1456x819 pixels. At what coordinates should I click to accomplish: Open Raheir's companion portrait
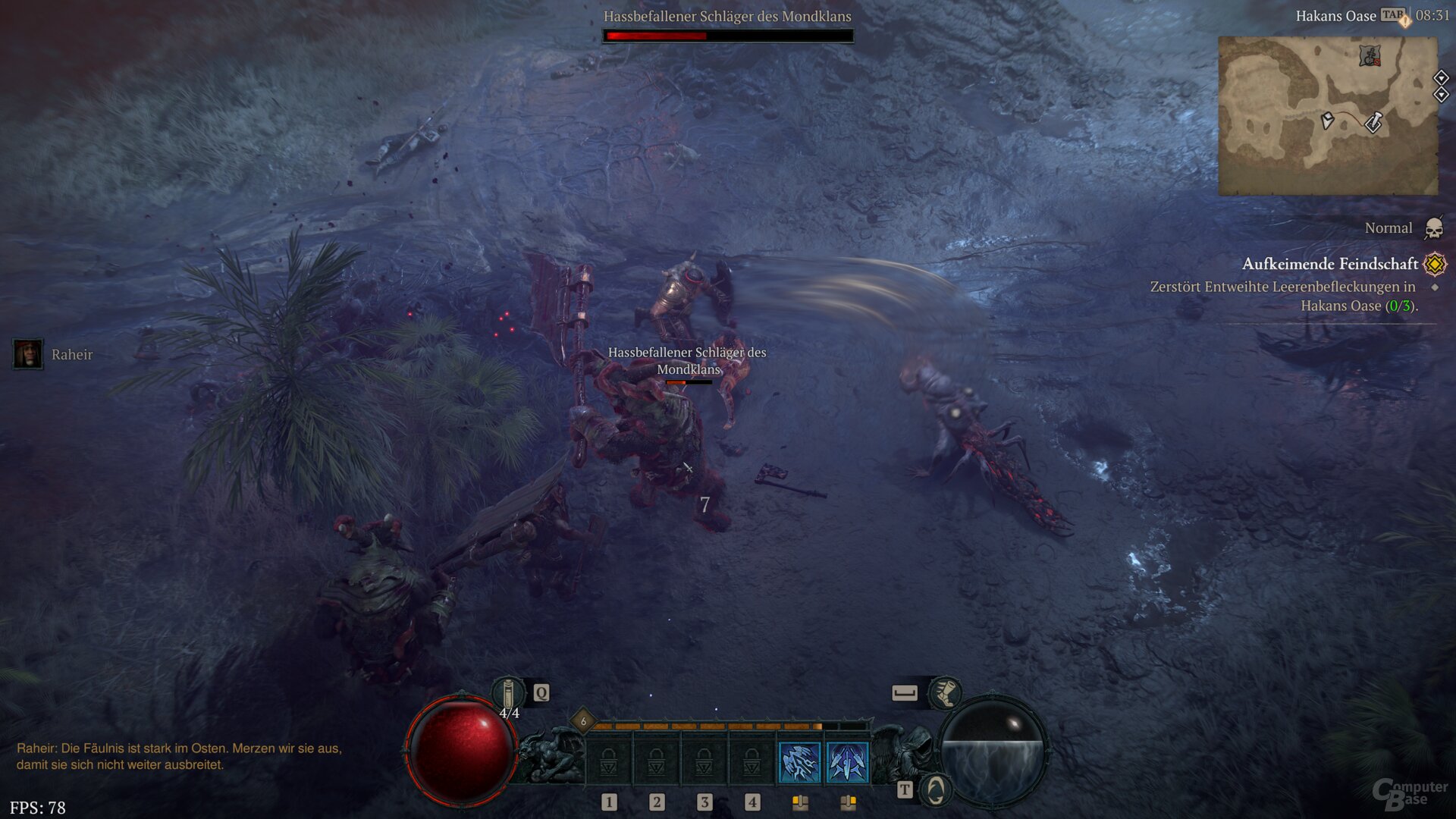(28, 355)
